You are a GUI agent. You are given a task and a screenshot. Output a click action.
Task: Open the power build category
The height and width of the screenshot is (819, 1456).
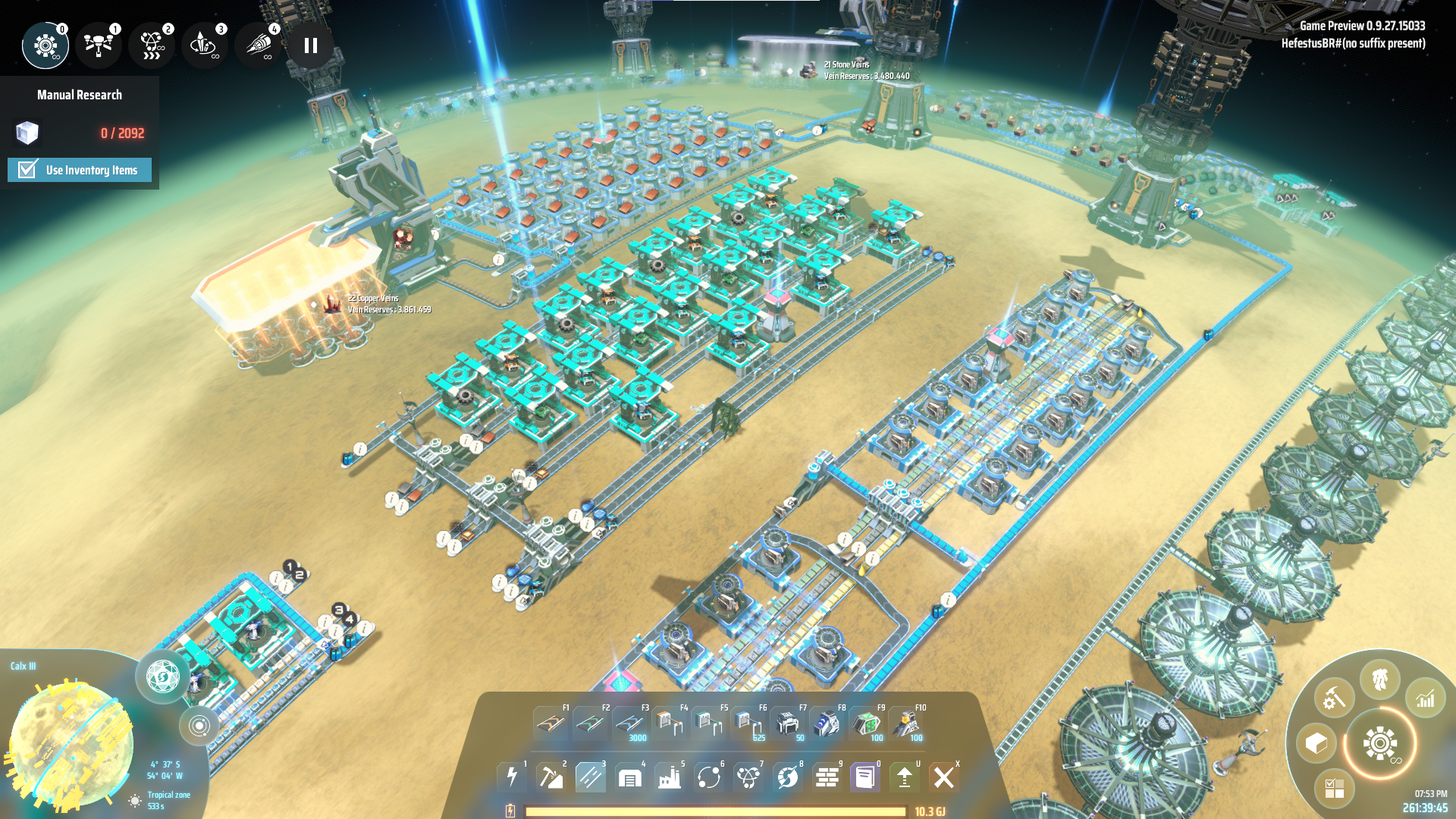pos(512,777)
